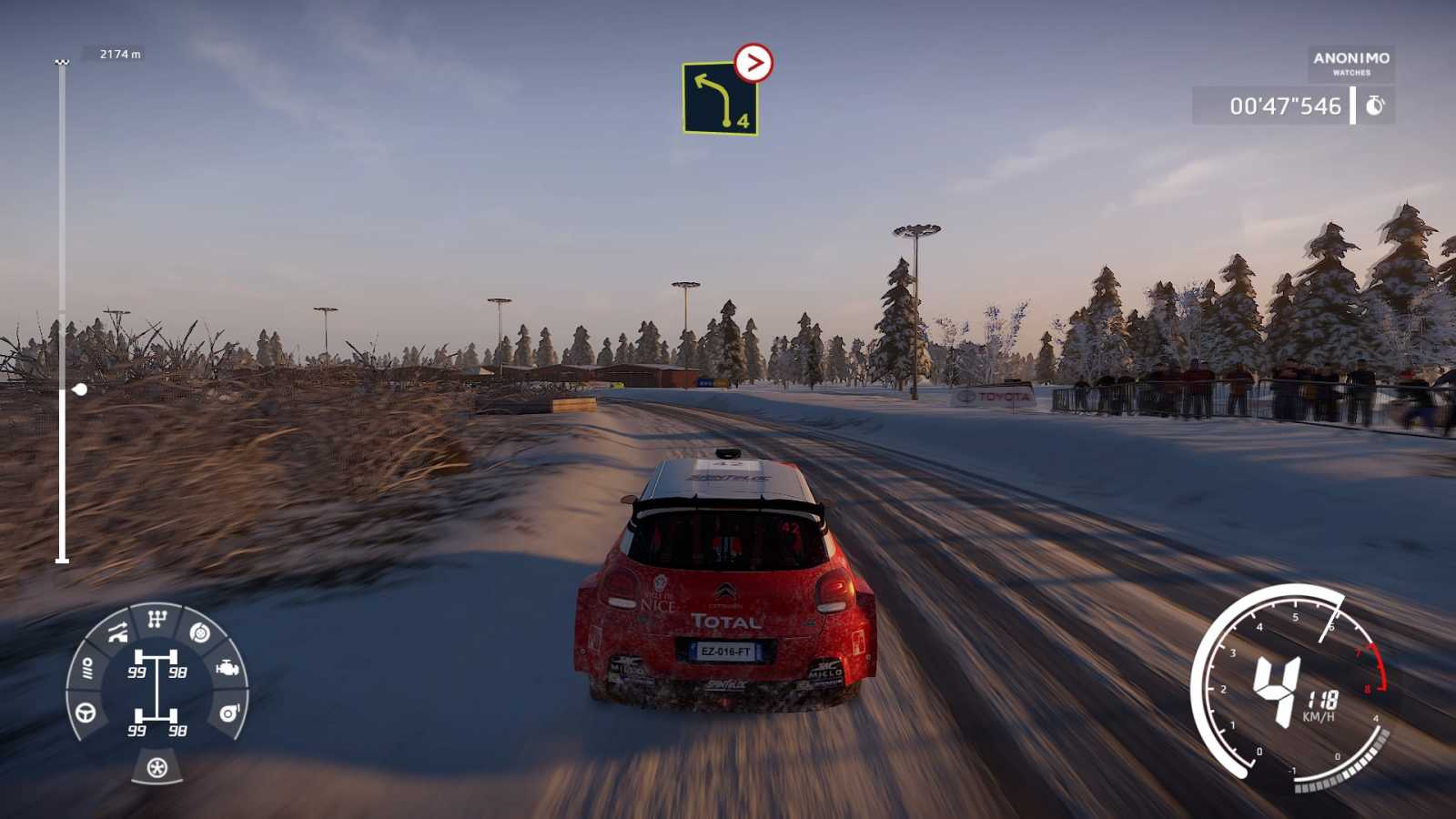Click the distance label reading 2174 m
Screen dimensions: 1456x819
(x=119, y=53)
